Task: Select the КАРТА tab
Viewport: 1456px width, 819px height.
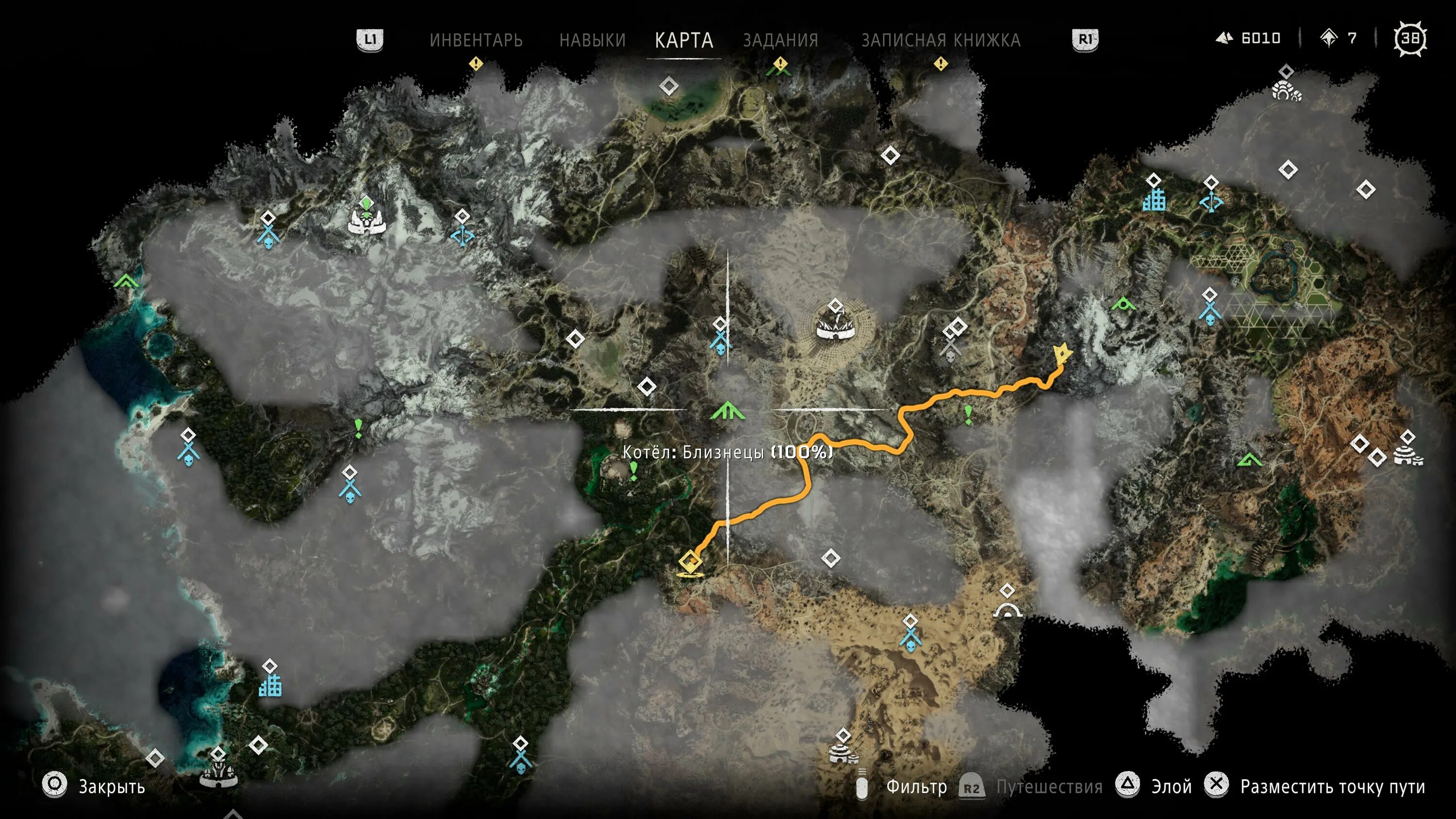Action: tap(684, 40)
